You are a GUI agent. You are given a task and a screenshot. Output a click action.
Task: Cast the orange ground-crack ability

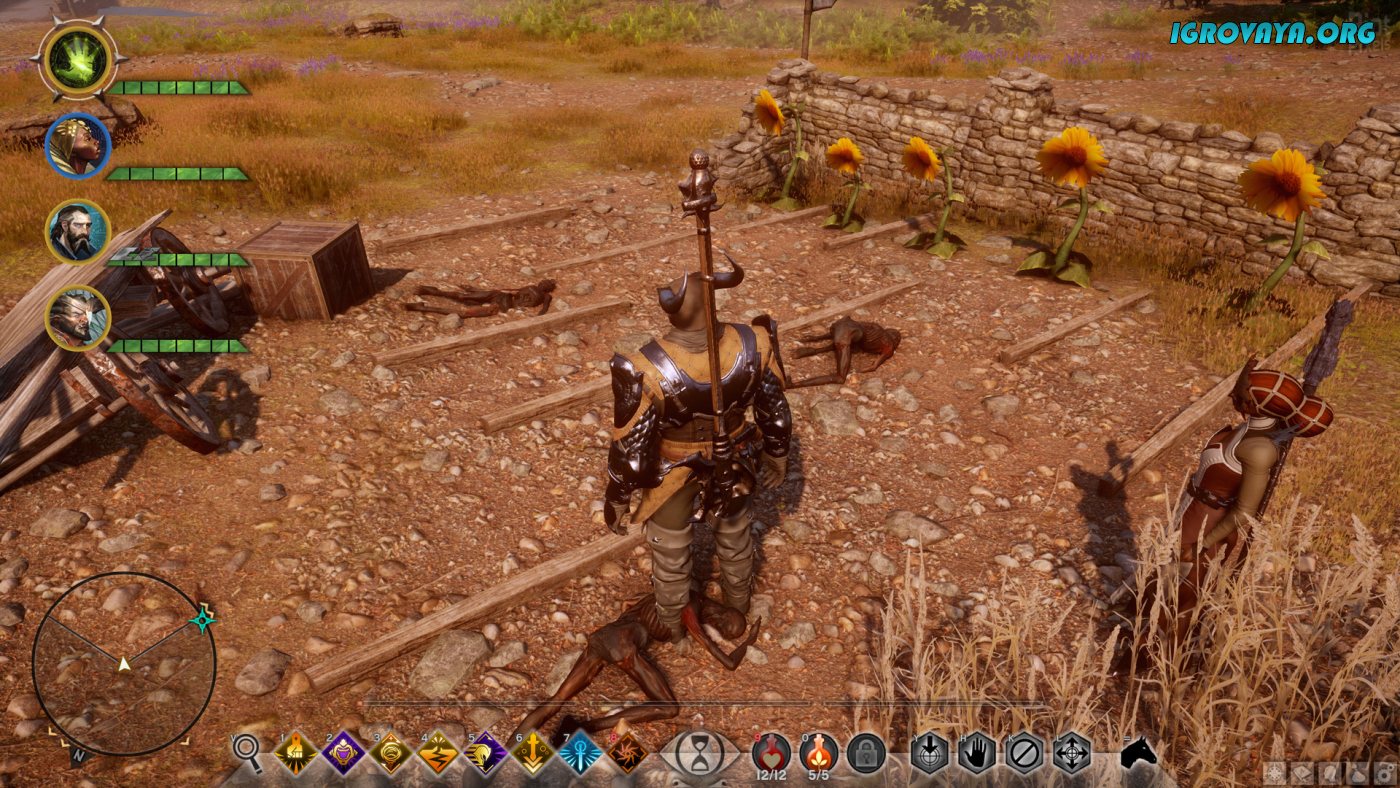coord(439,753)
